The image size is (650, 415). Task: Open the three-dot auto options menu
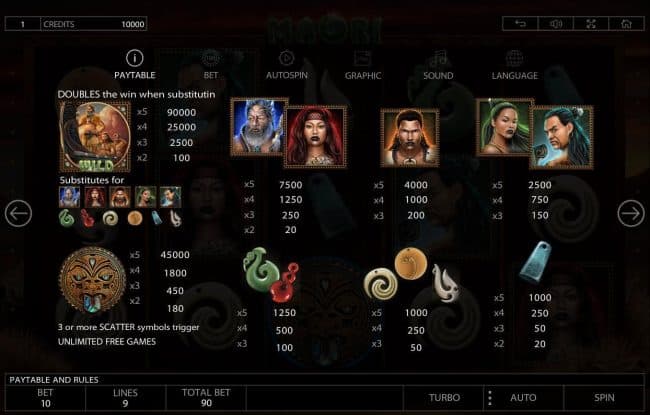[489, 397]
